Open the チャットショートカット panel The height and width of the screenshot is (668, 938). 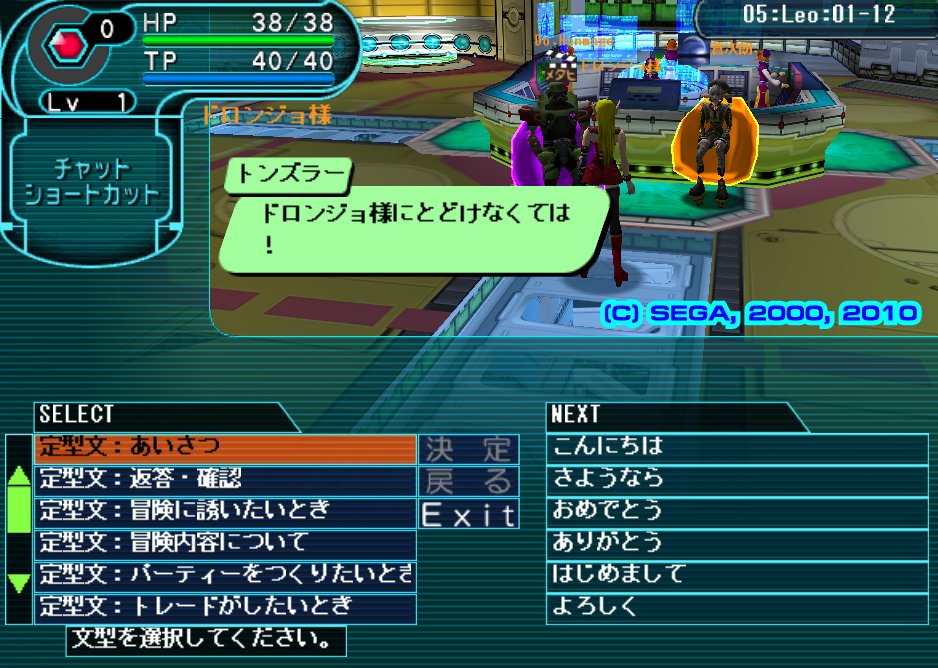pos(92,180)
